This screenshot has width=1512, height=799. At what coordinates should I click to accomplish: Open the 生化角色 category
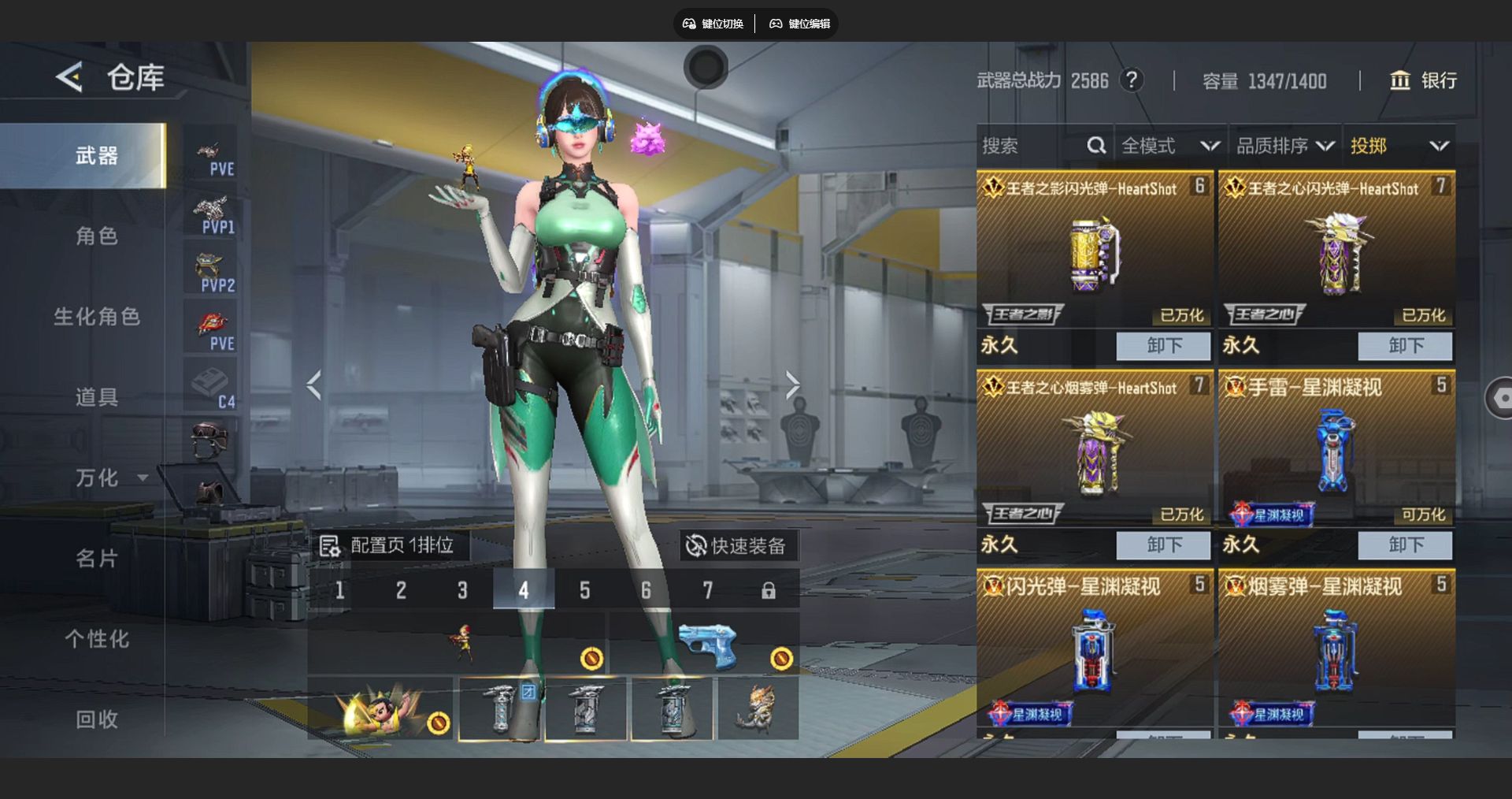coord(96,317)
